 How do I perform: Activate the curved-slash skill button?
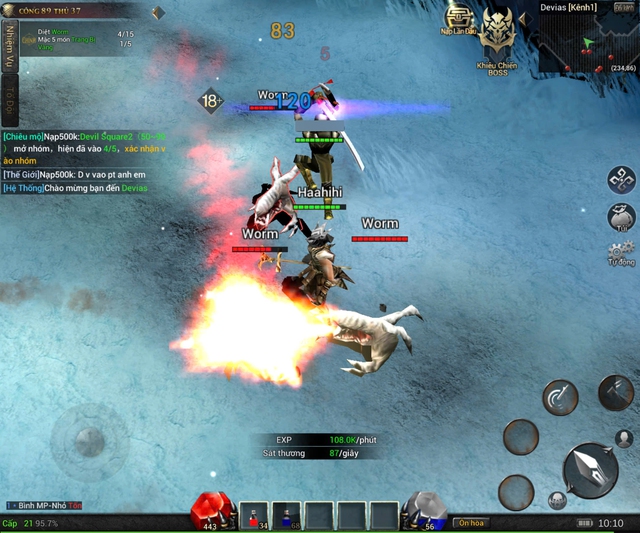pos(560,398)
